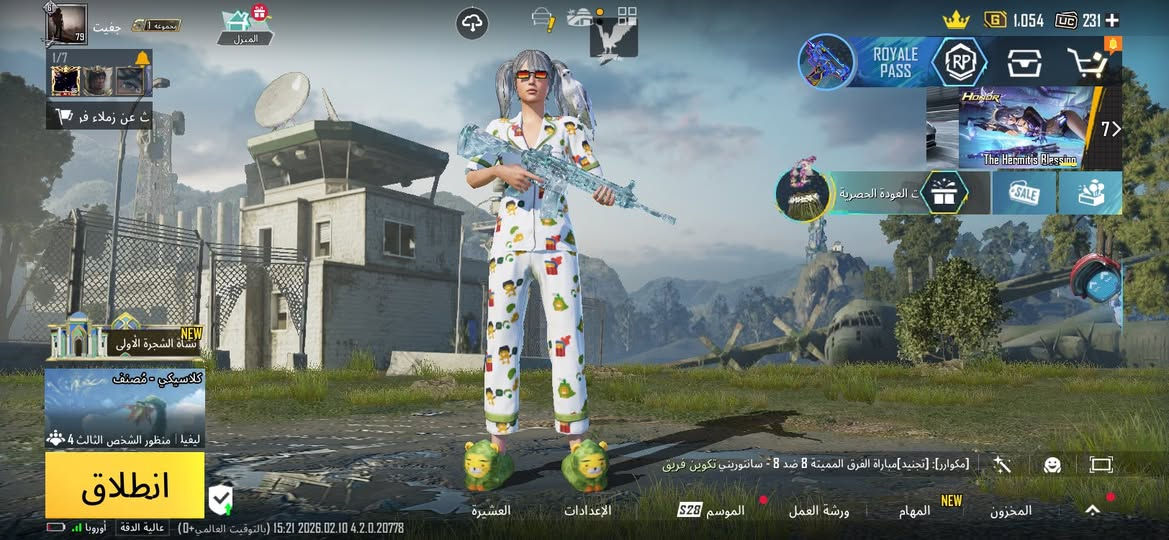Image resolution: width=1169 pixels, height=540 pixels.
Task: Open the smiley face emote icon
Action: 1052,465
